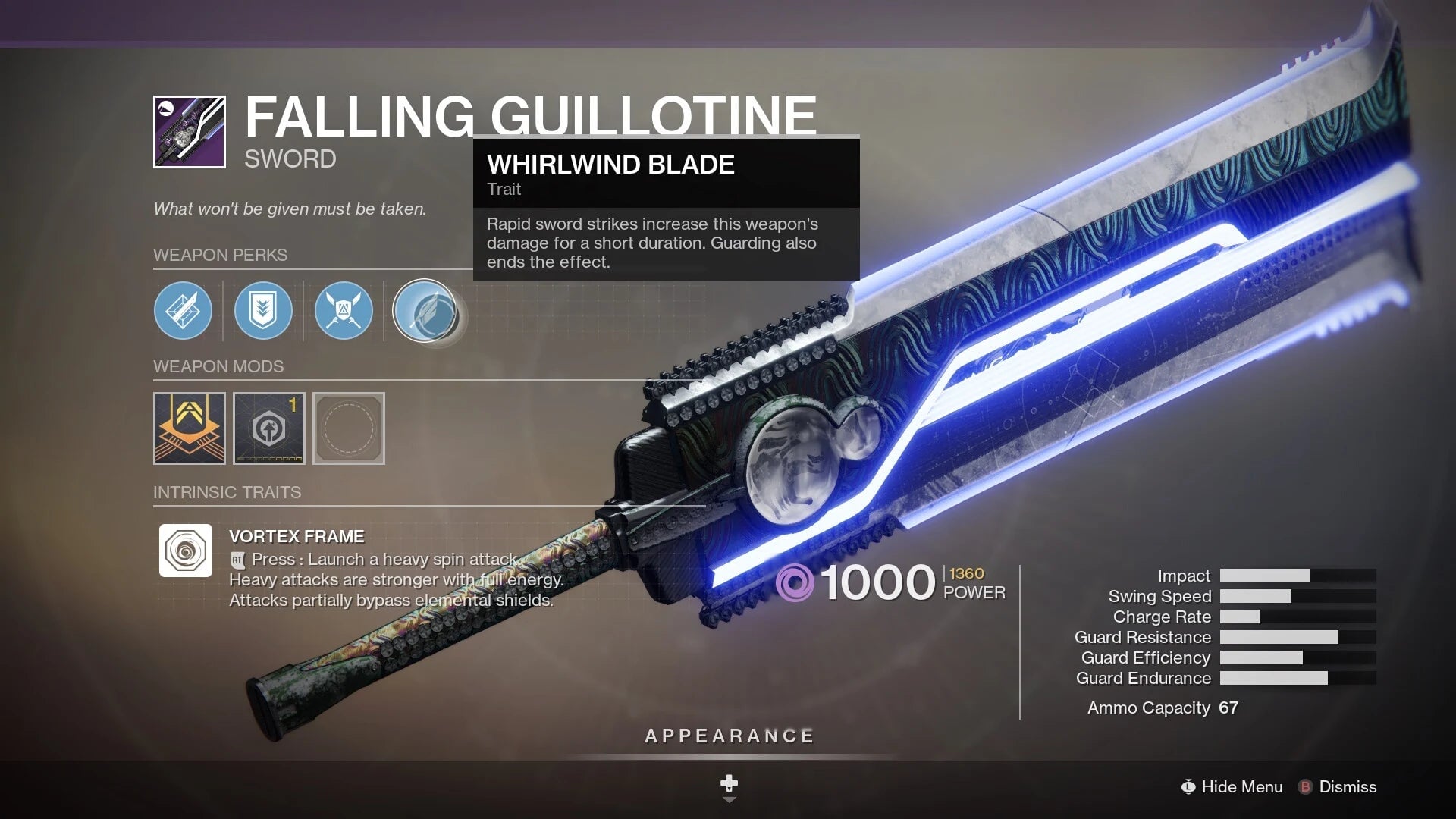
Task: Expand the Intrinsic Traits section header
Action: click(227, 492)
